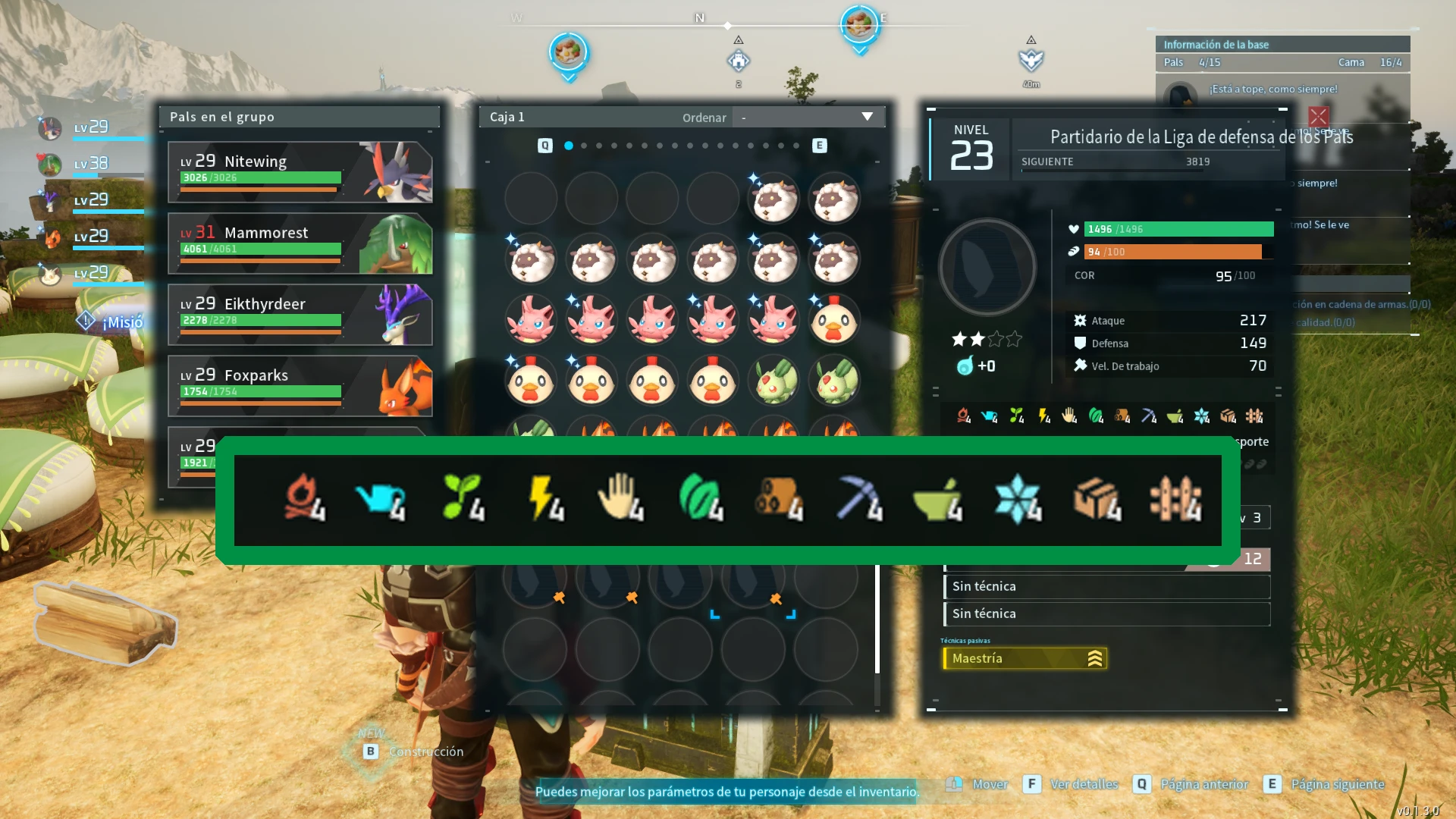Click the enlarged blue snowflake cooling icon
The width and height of the screenshot is (1456, 819).
pyautogui.click(x=1017, y=499)
